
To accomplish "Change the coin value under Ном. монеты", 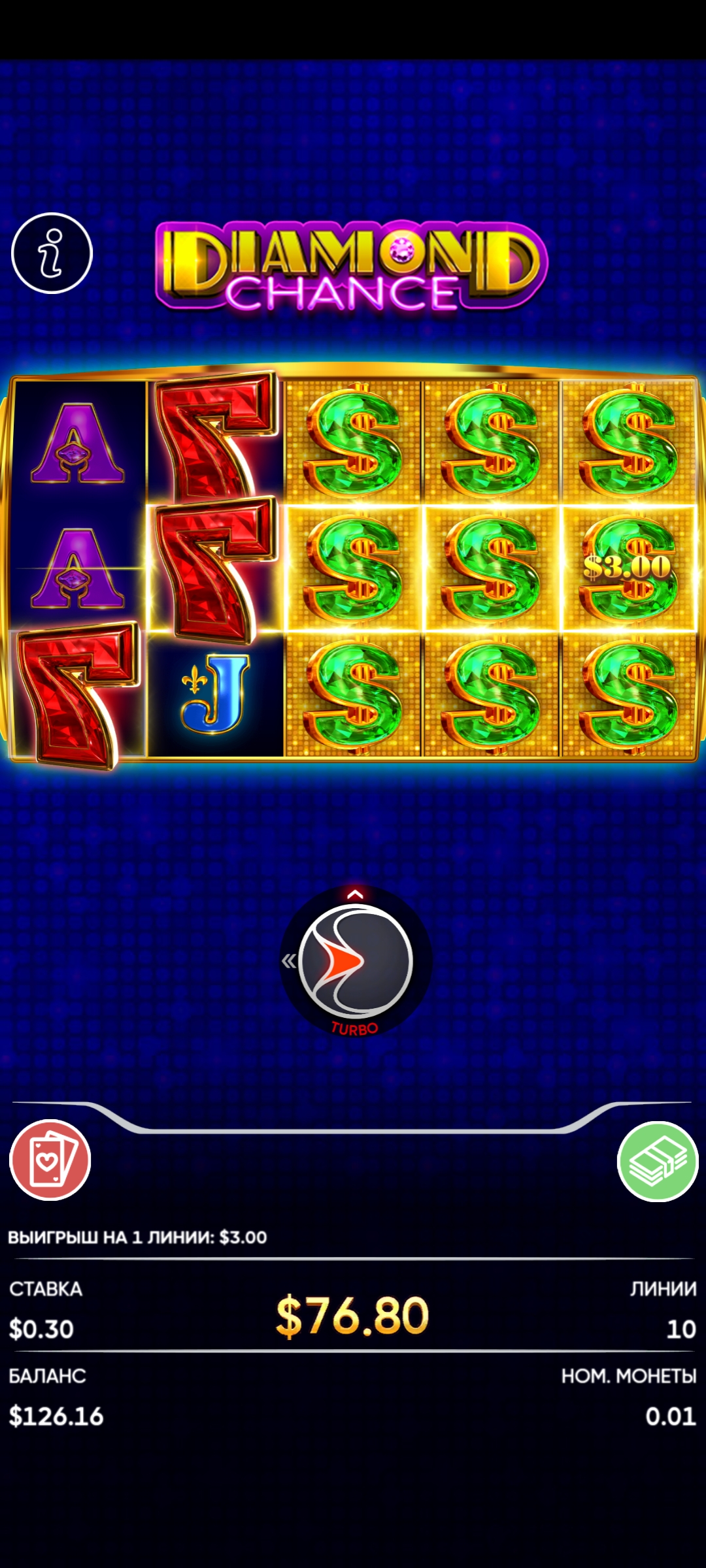I will pyautogui.click(x=670, y=1416).
